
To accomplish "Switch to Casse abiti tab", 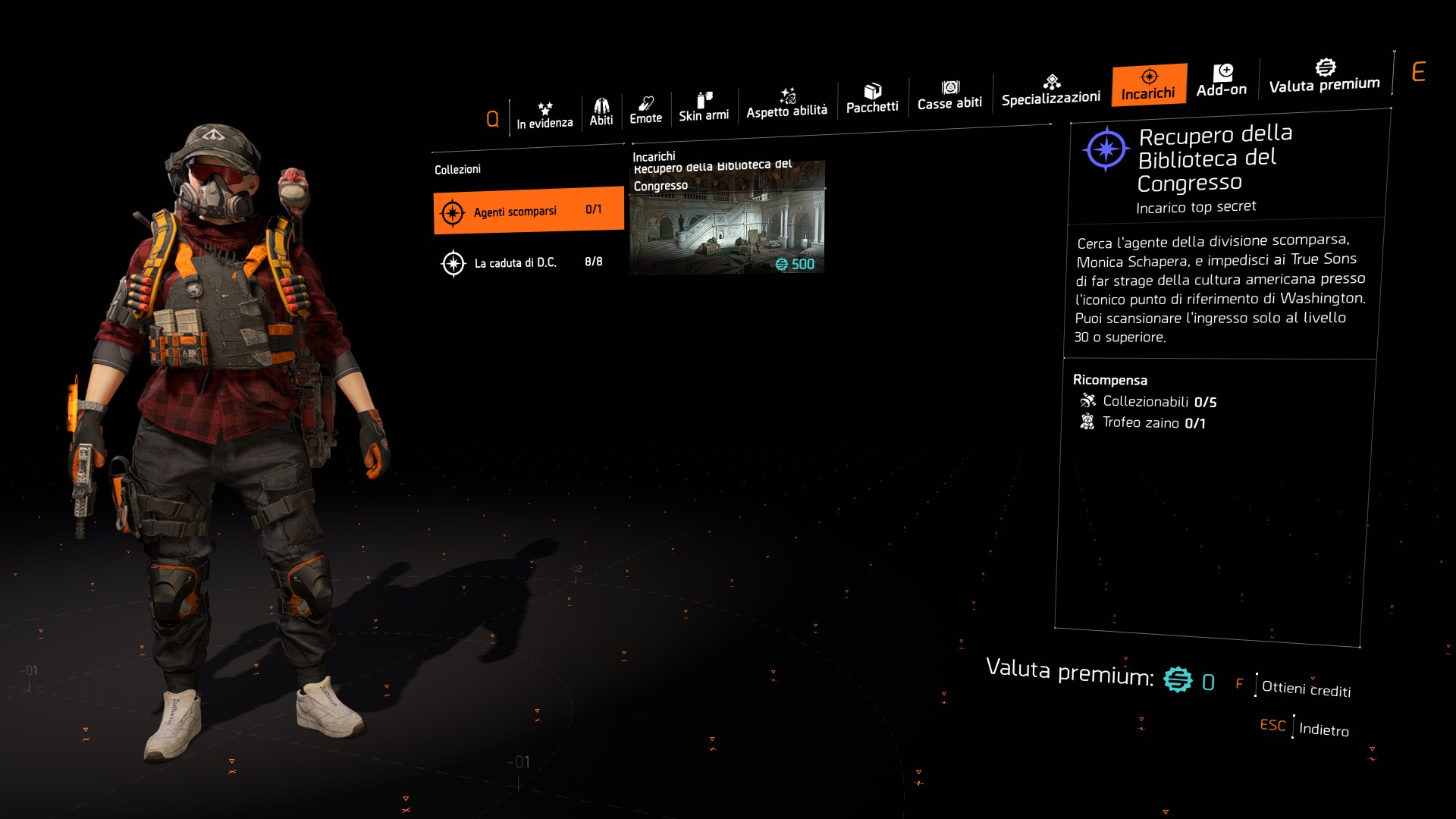I will click(x=949, y=96).
